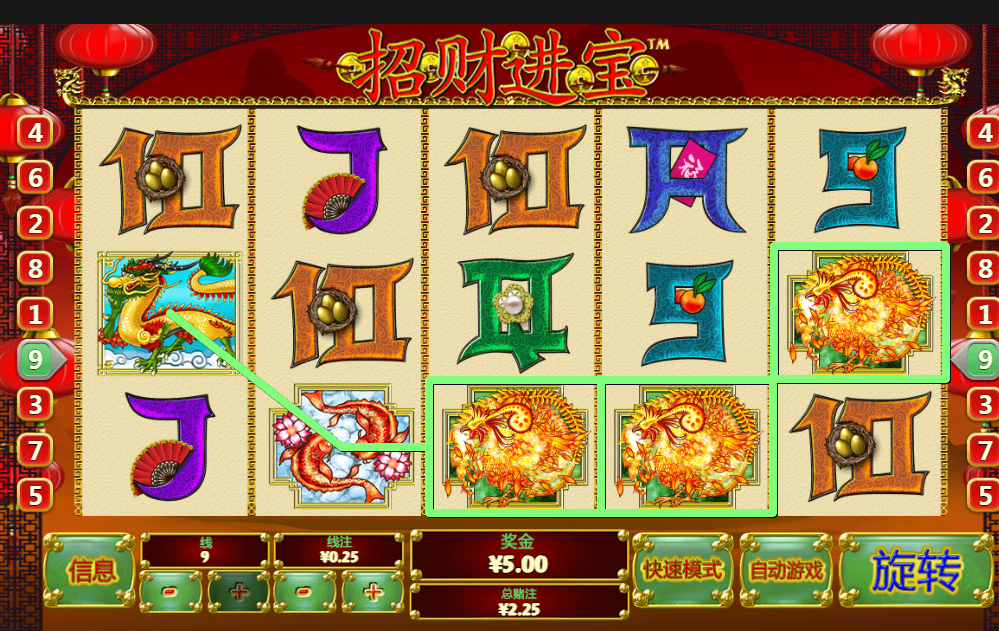This screenshot has width=999, height=631.
Task: Choose payline 1 on the left side
Action: coord(35,314)
